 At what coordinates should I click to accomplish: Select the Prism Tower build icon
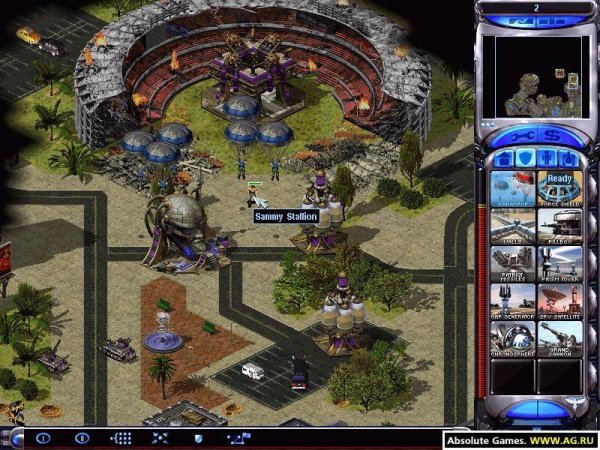[559, 262]
